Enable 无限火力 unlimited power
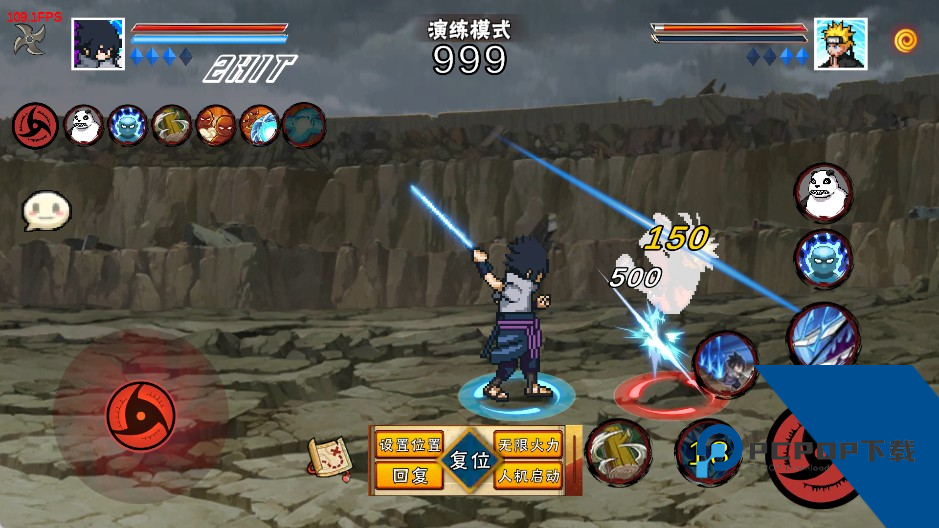The width and height of the screenshot is (939, 528). [x=528, y=445]
